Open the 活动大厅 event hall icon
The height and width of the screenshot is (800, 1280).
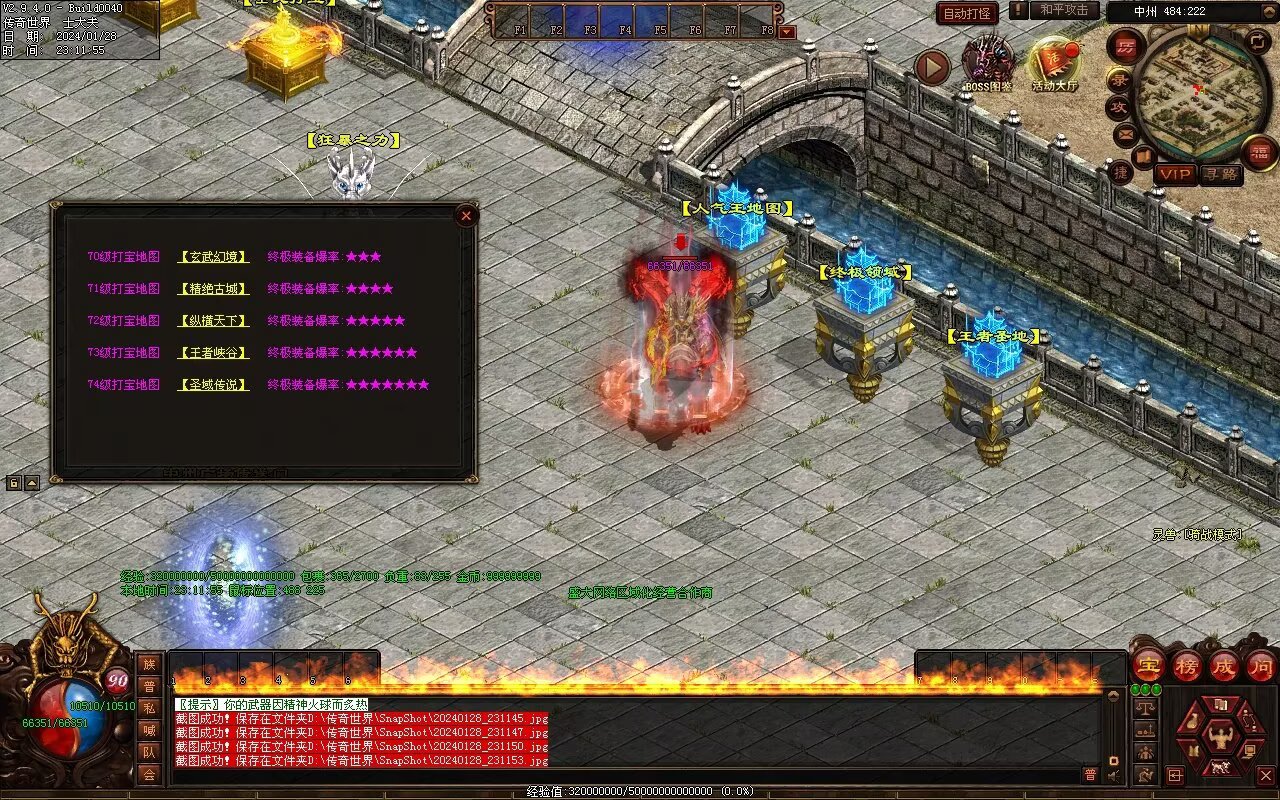[x=1054, y=62]
